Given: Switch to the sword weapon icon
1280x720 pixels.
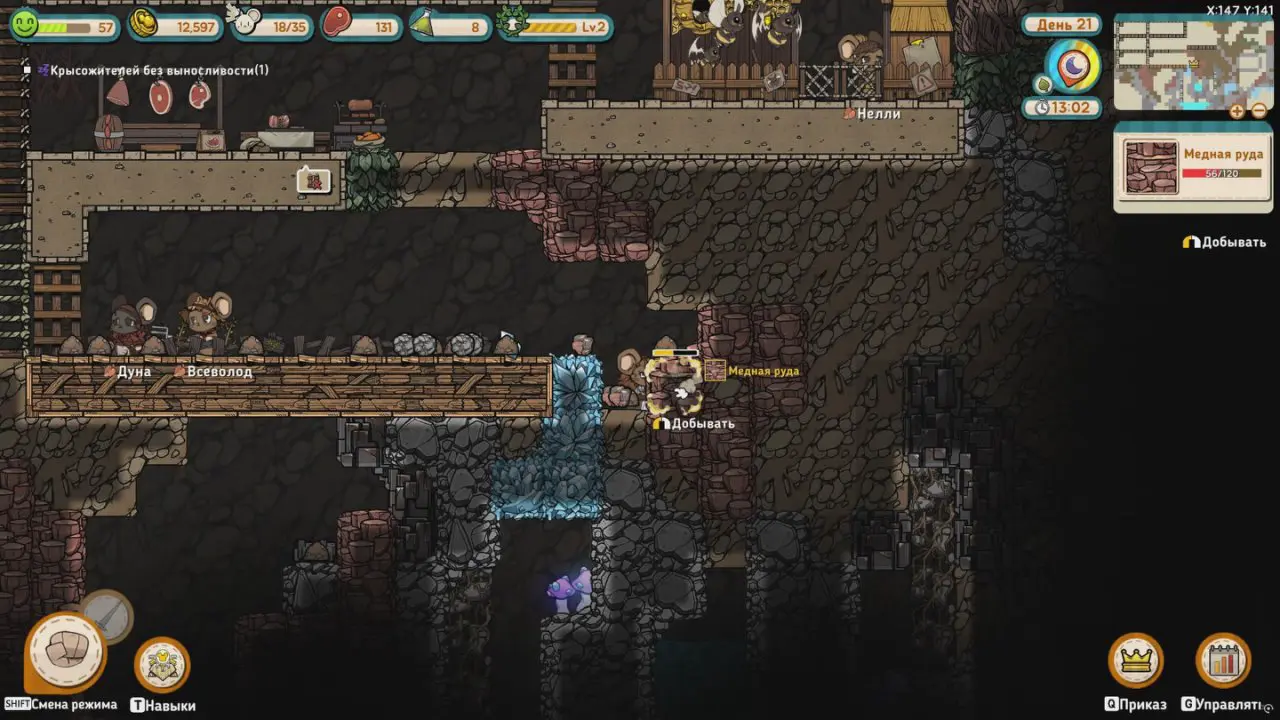Looking at the screenshot, I should pyautogui.click(x=106, y=615).
